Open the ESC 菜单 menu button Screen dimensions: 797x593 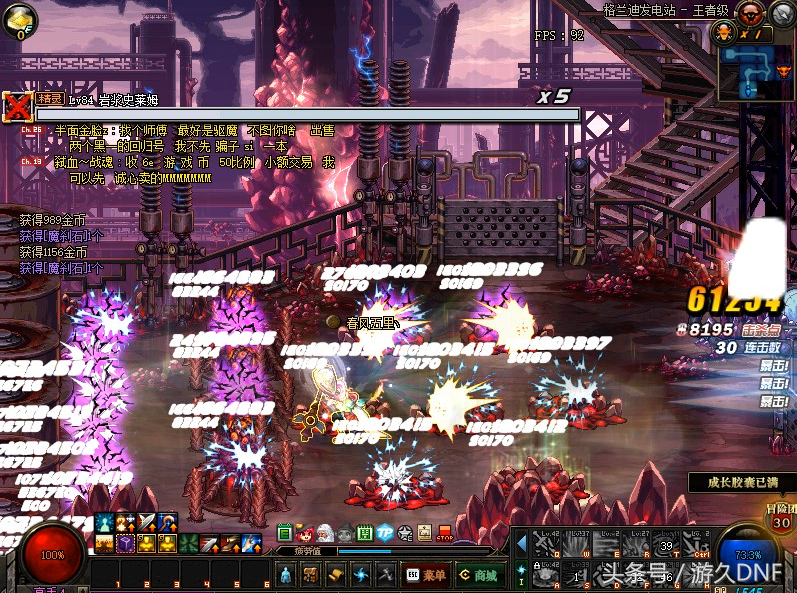[425, 575]
